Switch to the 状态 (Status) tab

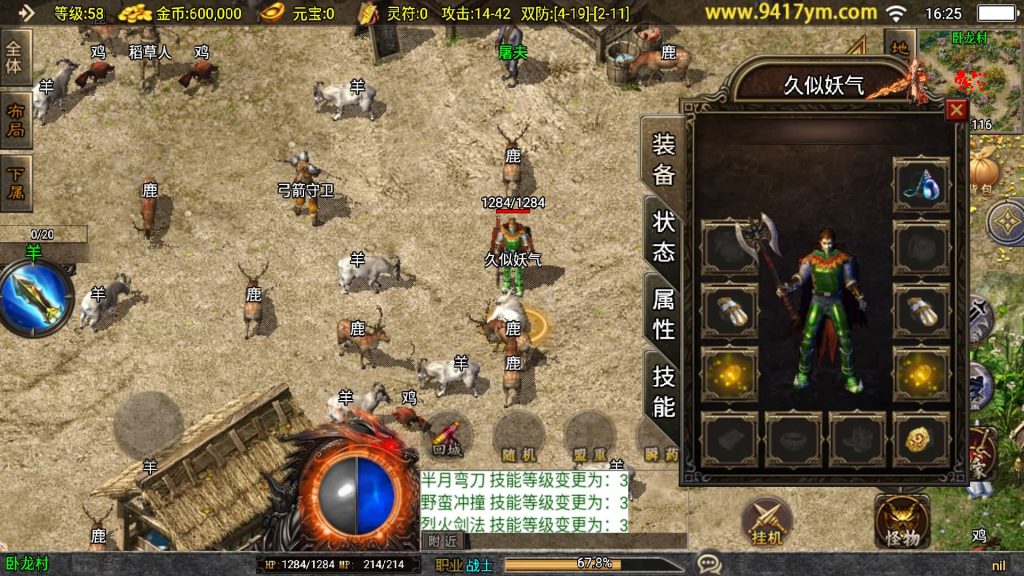[664, 236]
